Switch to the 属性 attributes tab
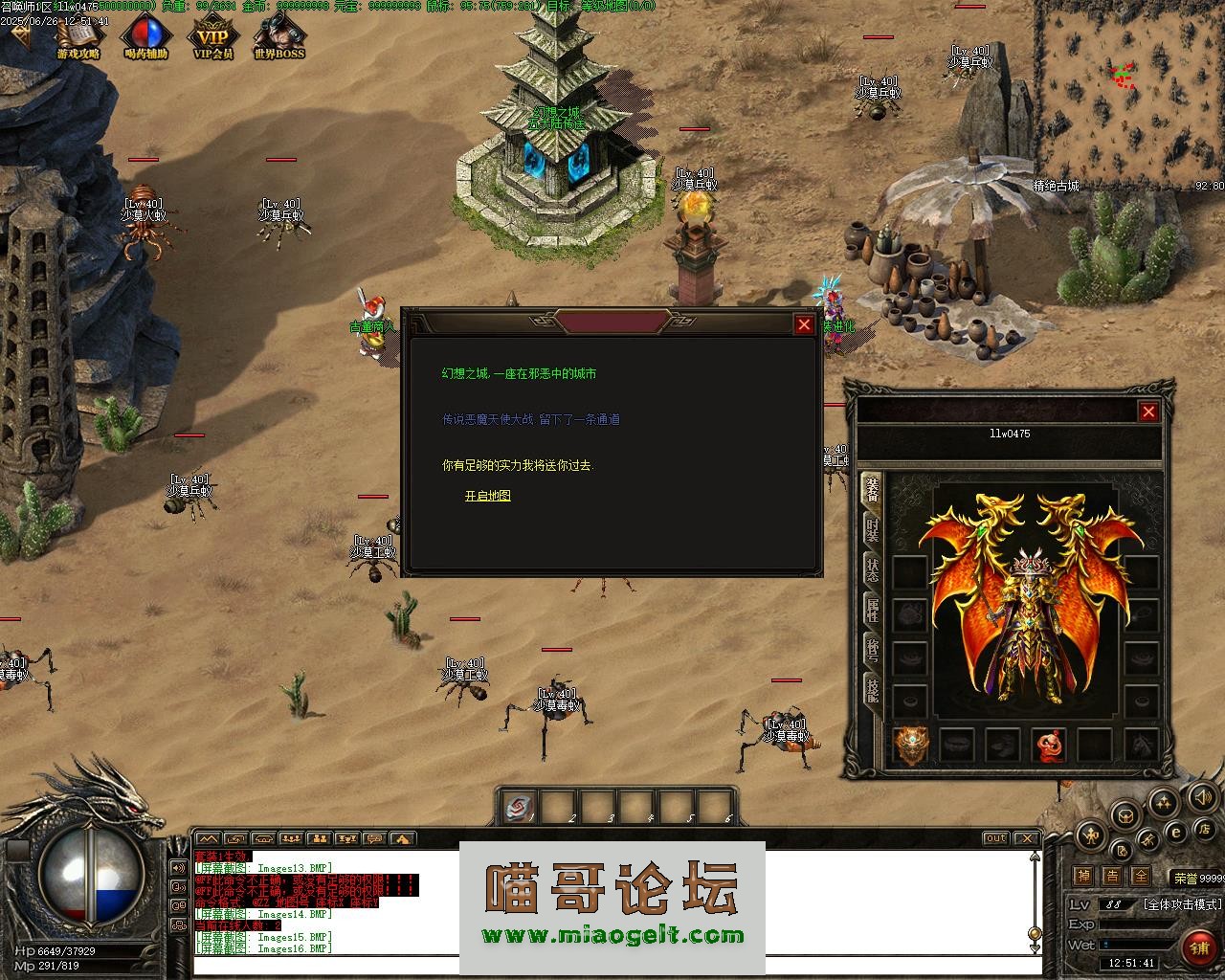 coord(872,611)
